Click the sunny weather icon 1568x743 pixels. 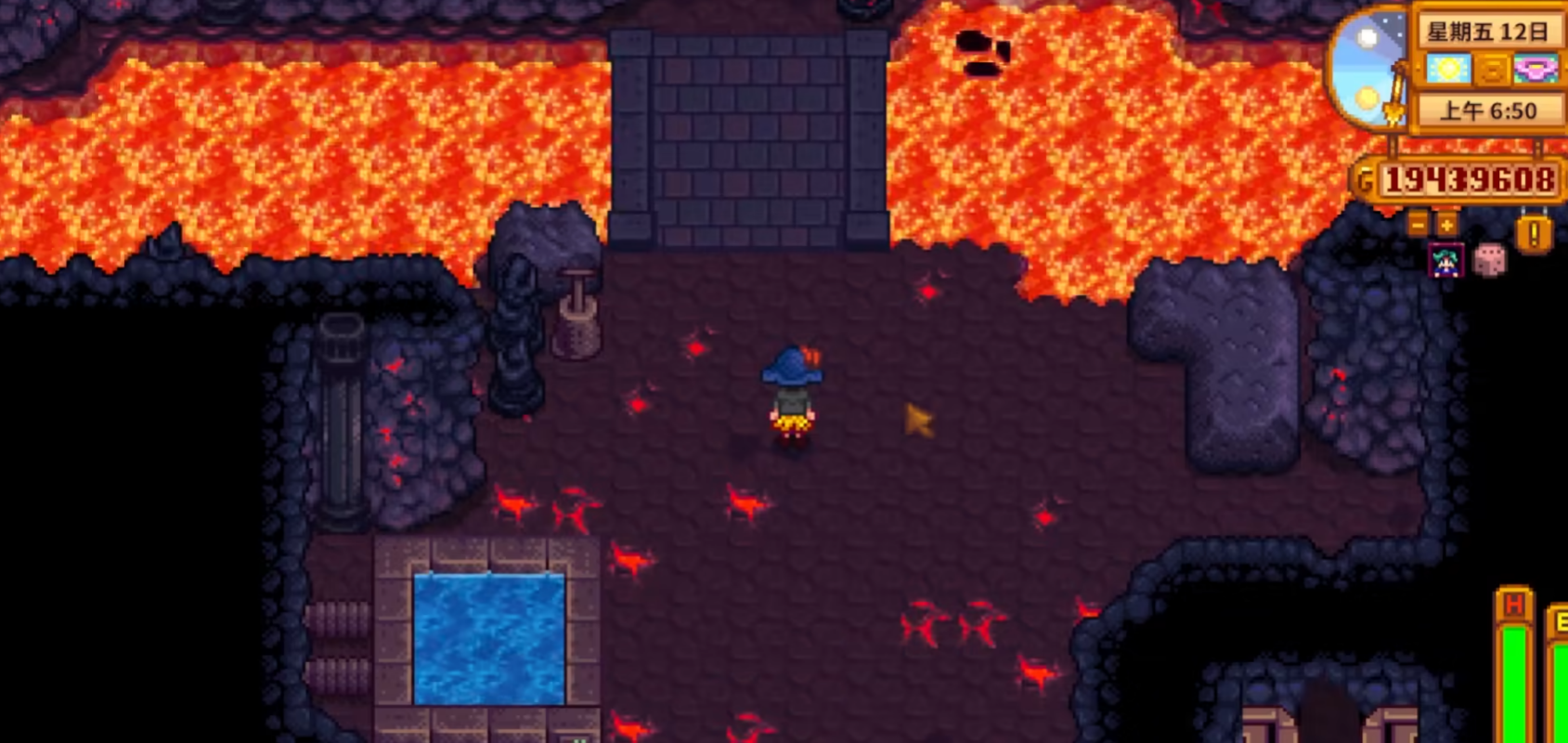(1448, 70)
